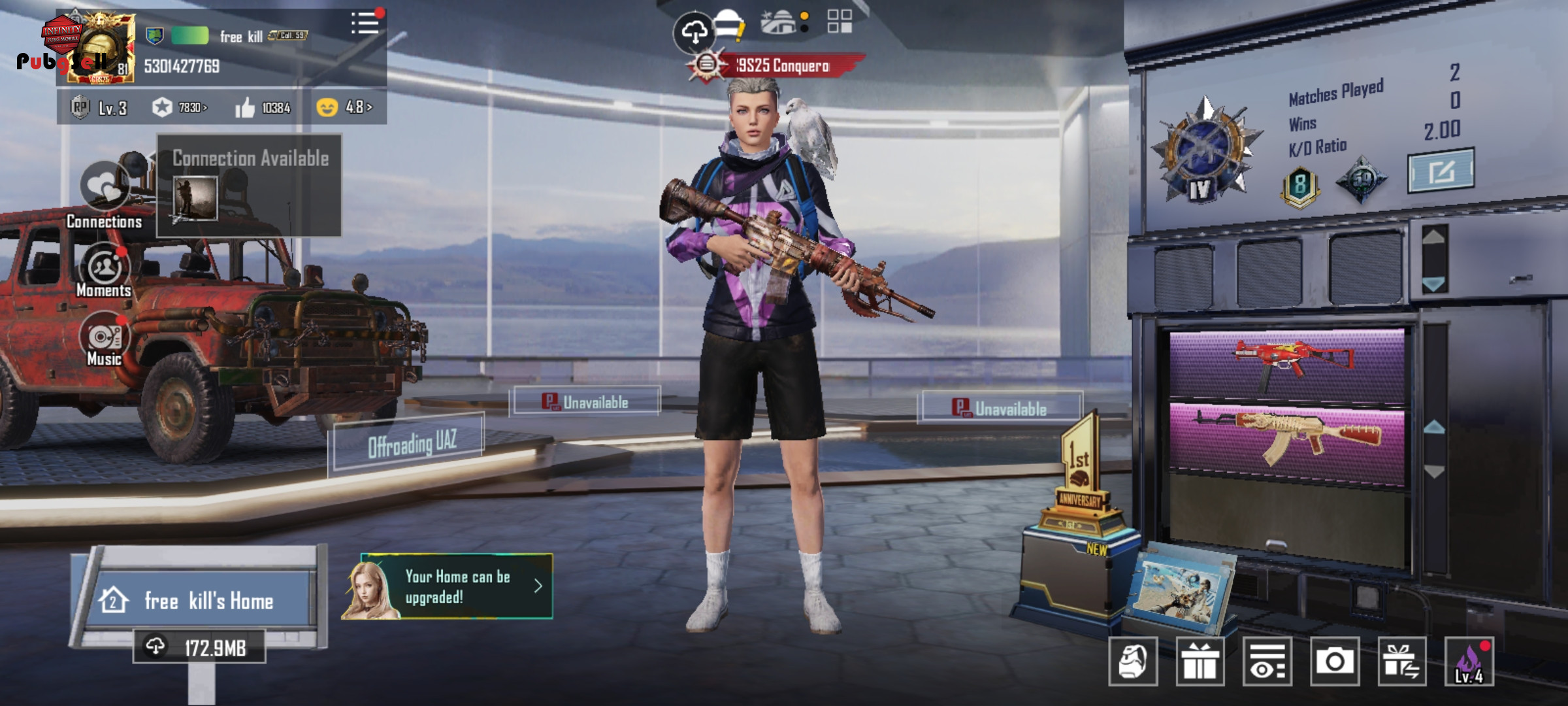
Task: Select the Connection Available thumbnail
Action: click(x=195, y=198)
